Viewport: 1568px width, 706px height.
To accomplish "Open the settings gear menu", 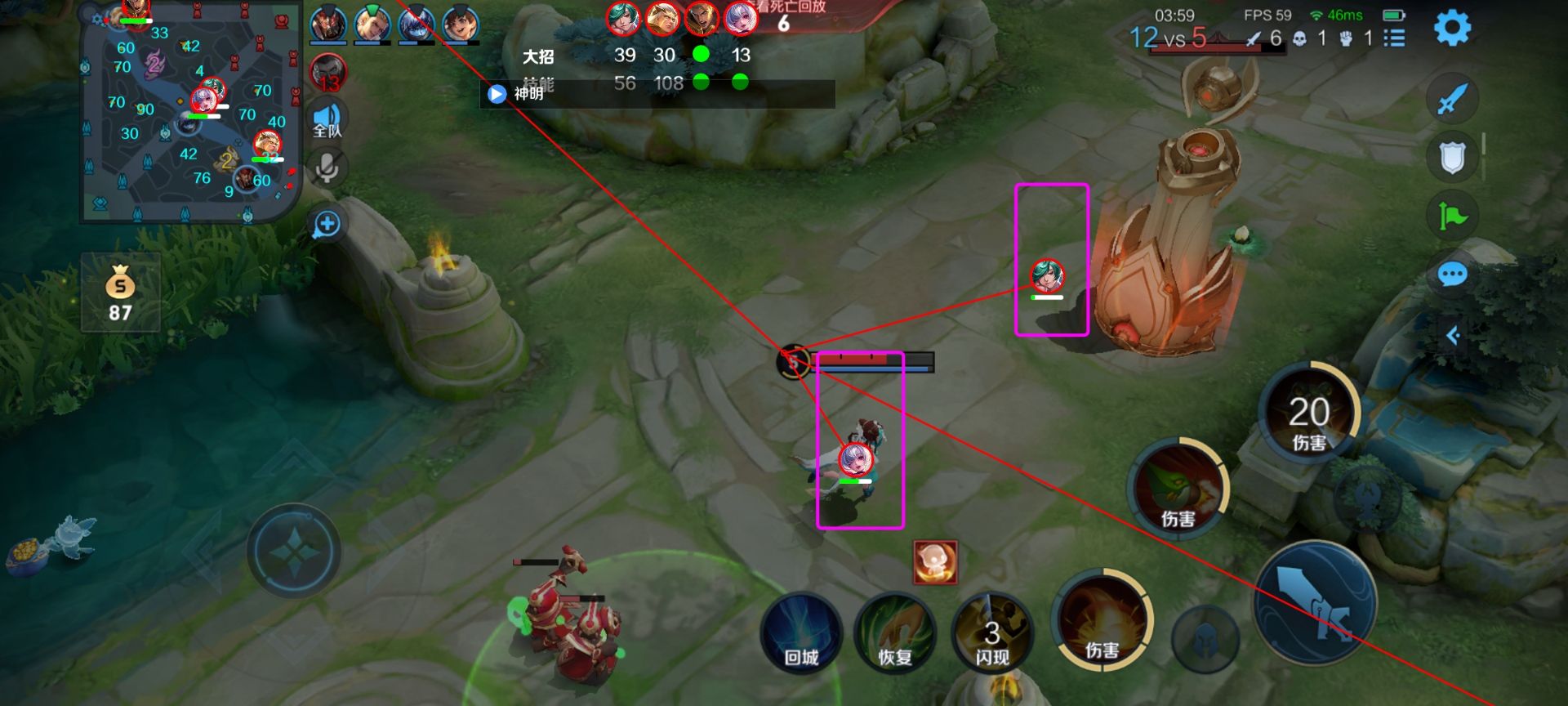I will point(1452,29).
